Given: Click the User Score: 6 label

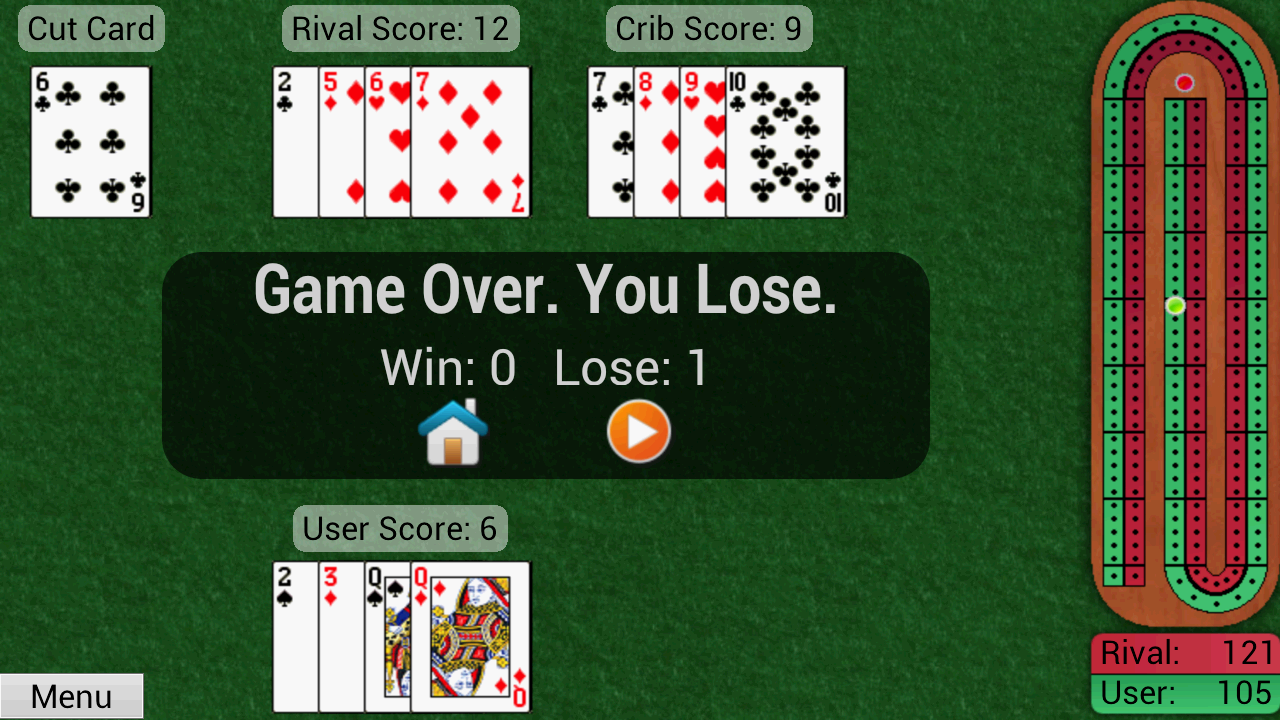Looking at the screenshot, I should point(399,529).
